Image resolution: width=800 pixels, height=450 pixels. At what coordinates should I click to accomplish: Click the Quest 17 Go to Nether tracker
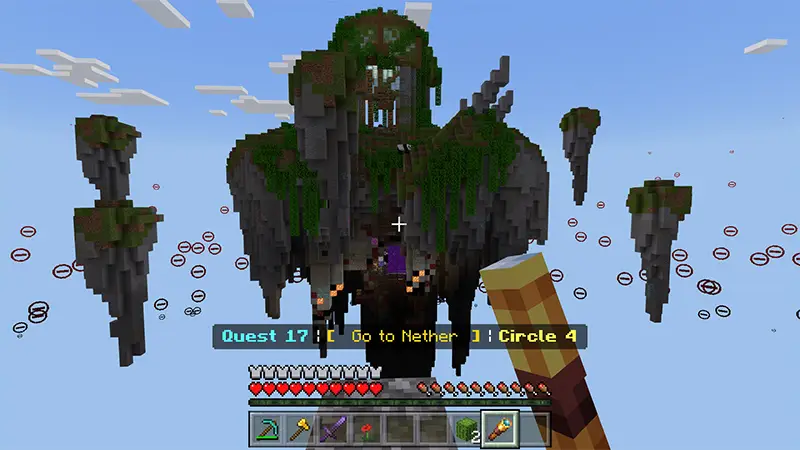click(x=399, y=337)
